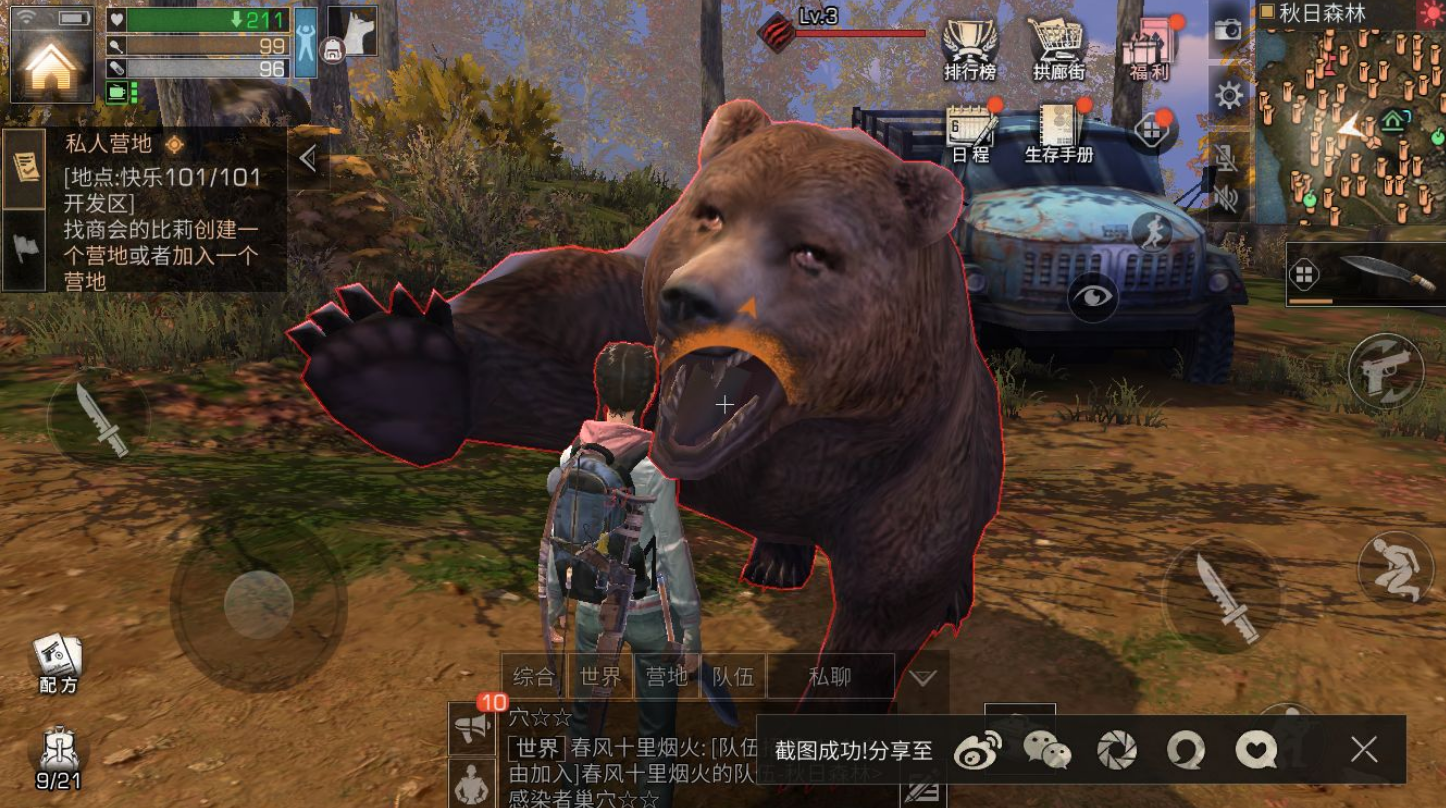Viewport: 1446px width, 808px height.
Task: Open the 拱廊街 shop cart
Action: coord(1059,46)
